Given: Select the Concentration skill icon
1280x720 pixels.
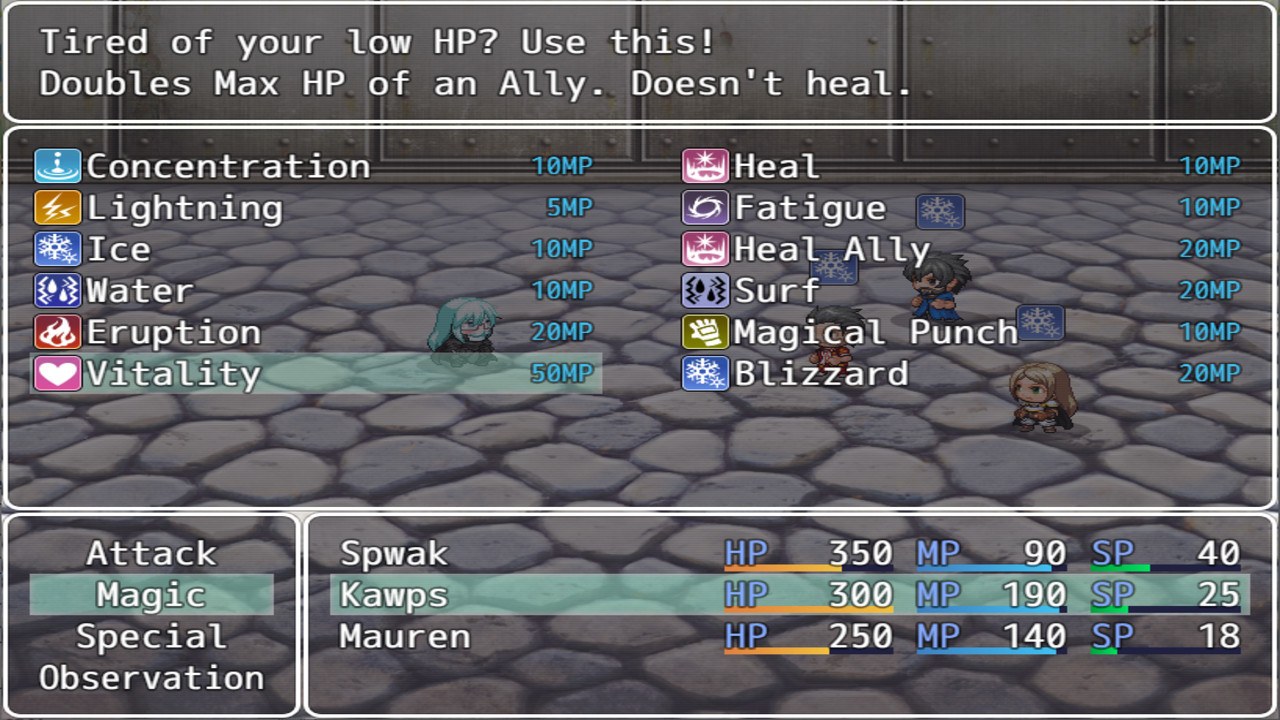Looking at the screenshot, I should 57,165.
